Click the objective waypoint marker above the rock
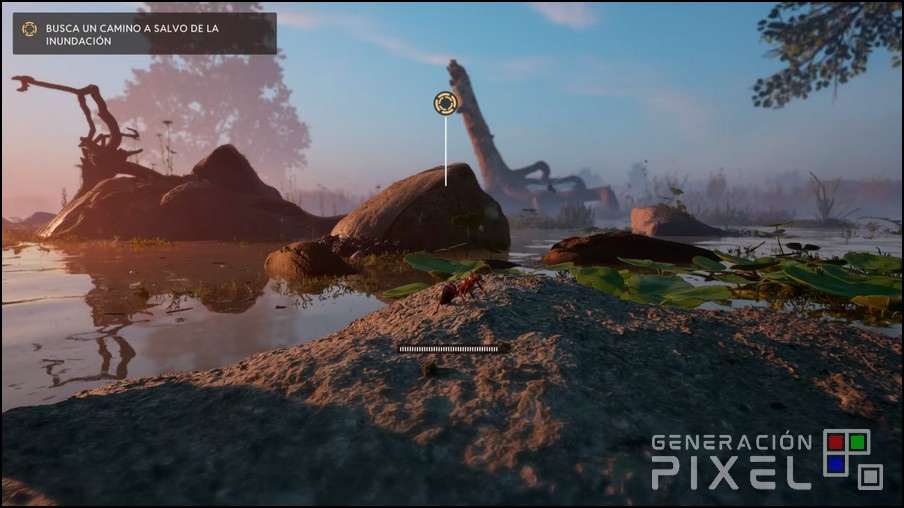 click(445, 103)
